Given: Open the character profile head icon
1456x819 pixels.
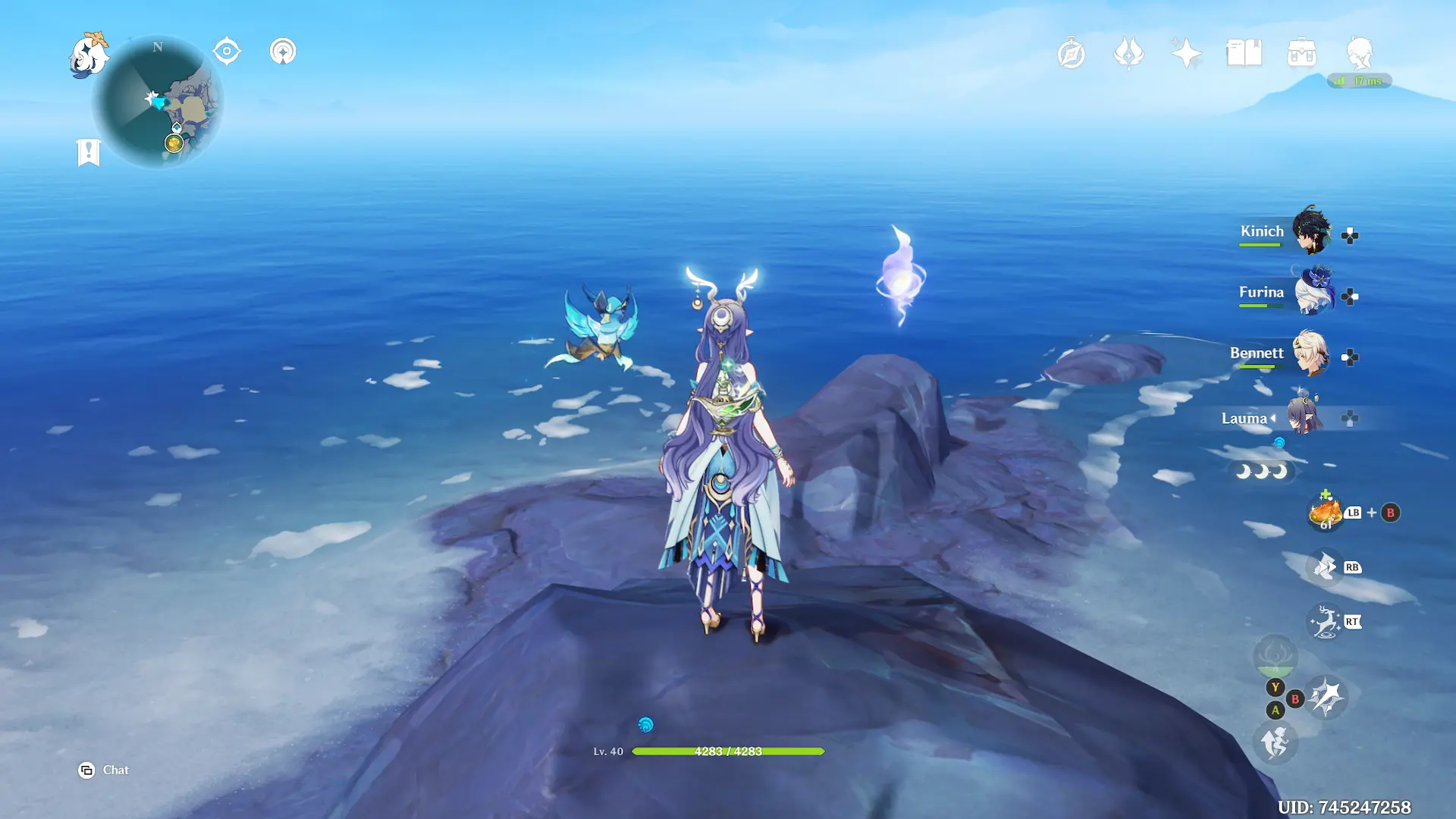Looking at the screenshot, I should click(x=1359, y=53).
